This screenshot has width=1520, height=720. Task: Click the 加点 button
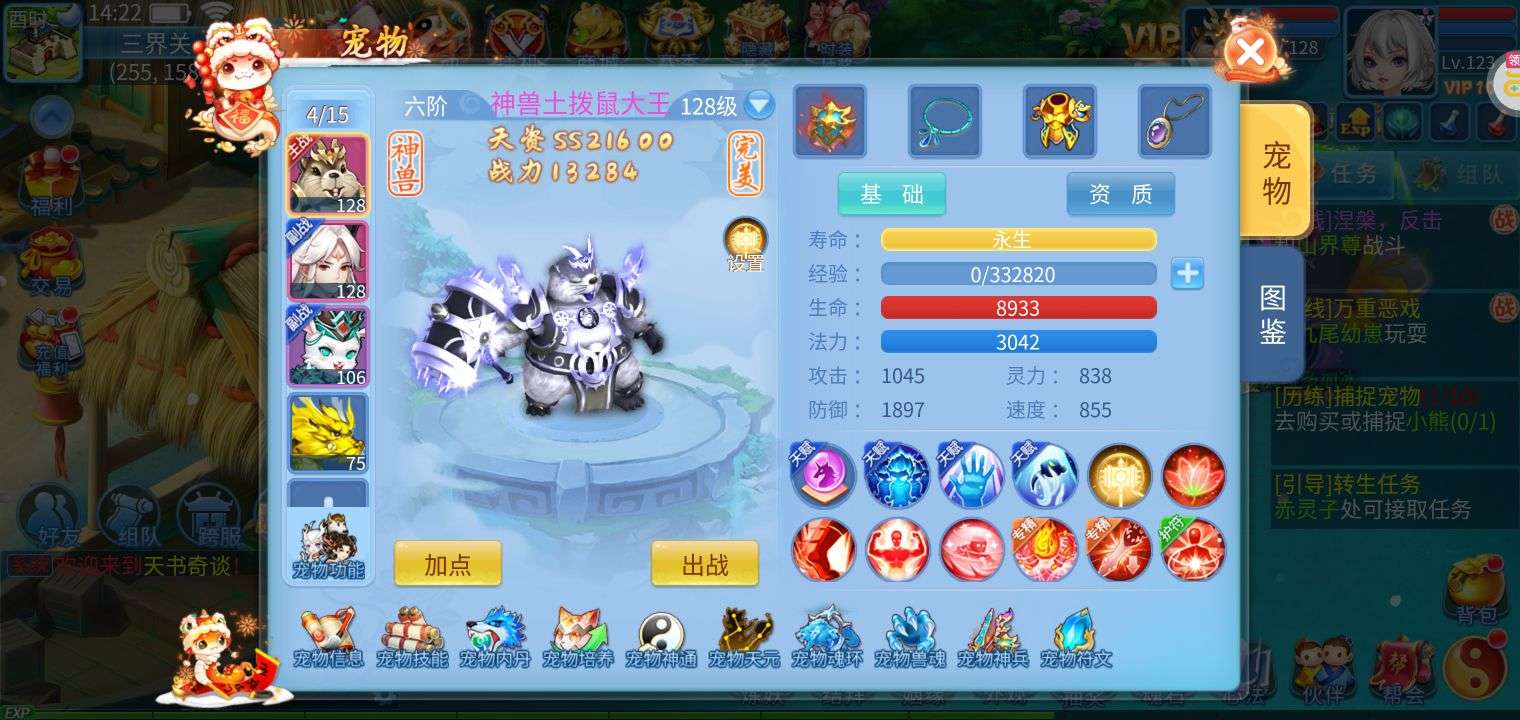(447, 564)
